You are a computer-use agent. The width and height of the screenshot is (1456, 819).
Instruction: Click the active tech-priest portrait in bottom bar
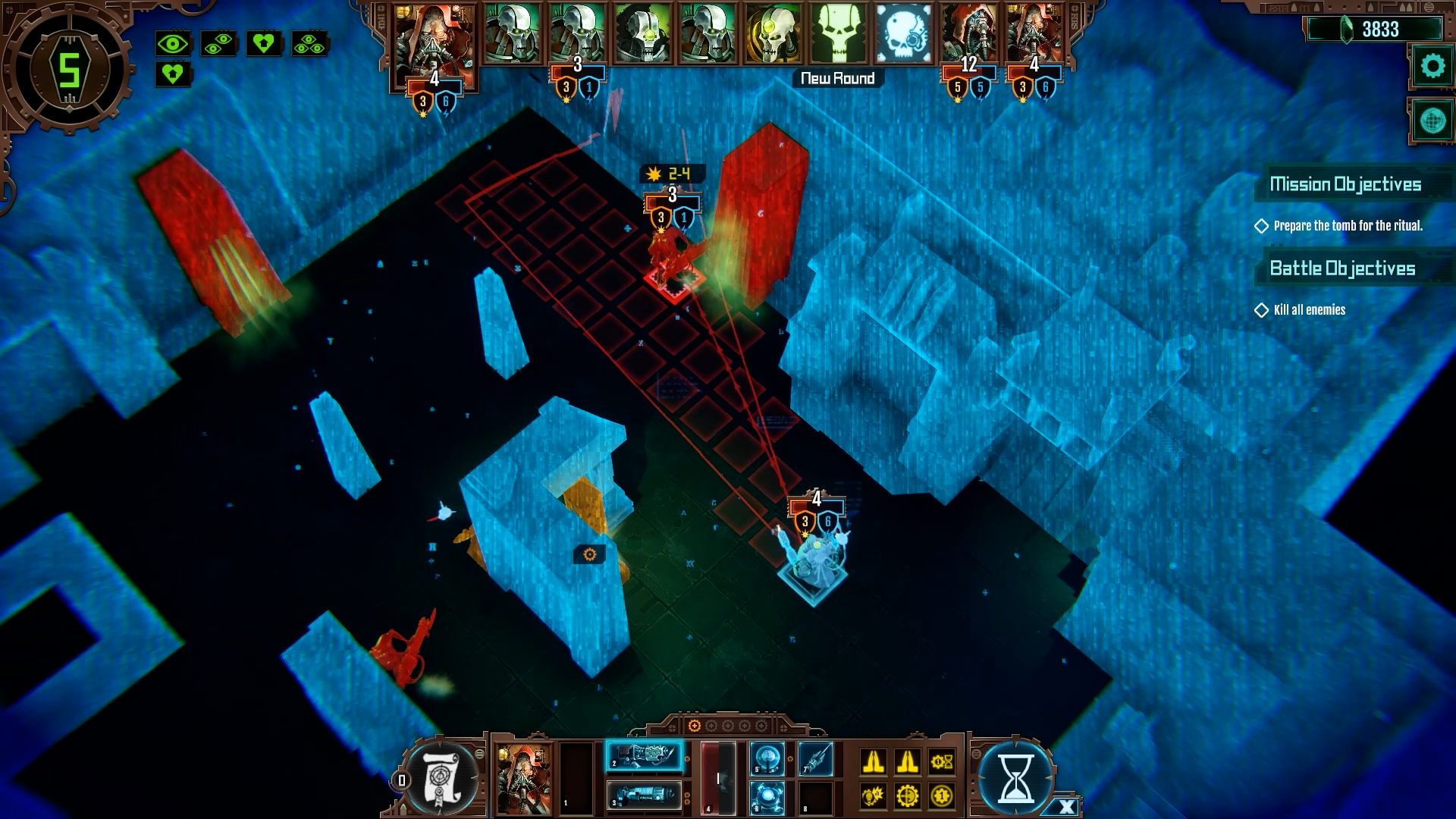[x=524, y=778]
